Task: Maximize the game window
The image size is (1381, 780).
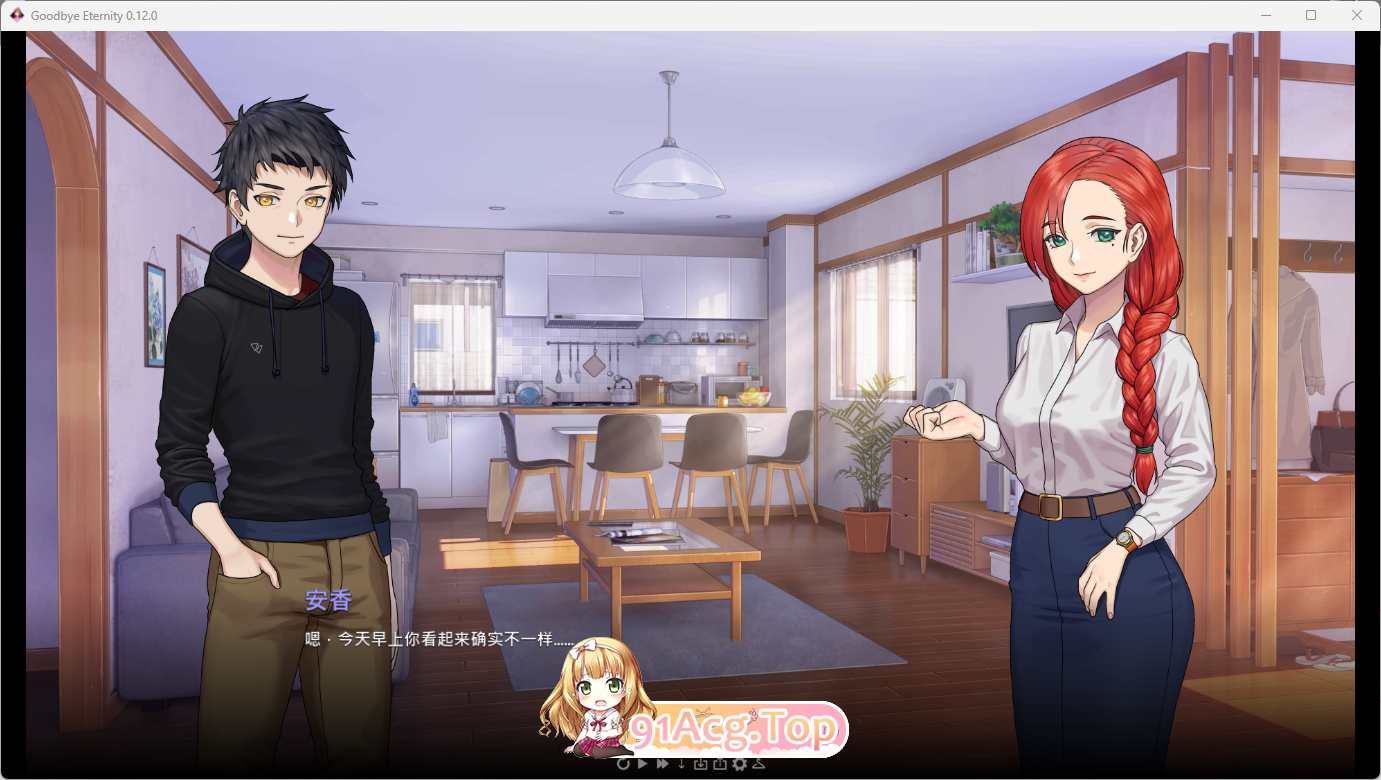Action: [1310, 15]
